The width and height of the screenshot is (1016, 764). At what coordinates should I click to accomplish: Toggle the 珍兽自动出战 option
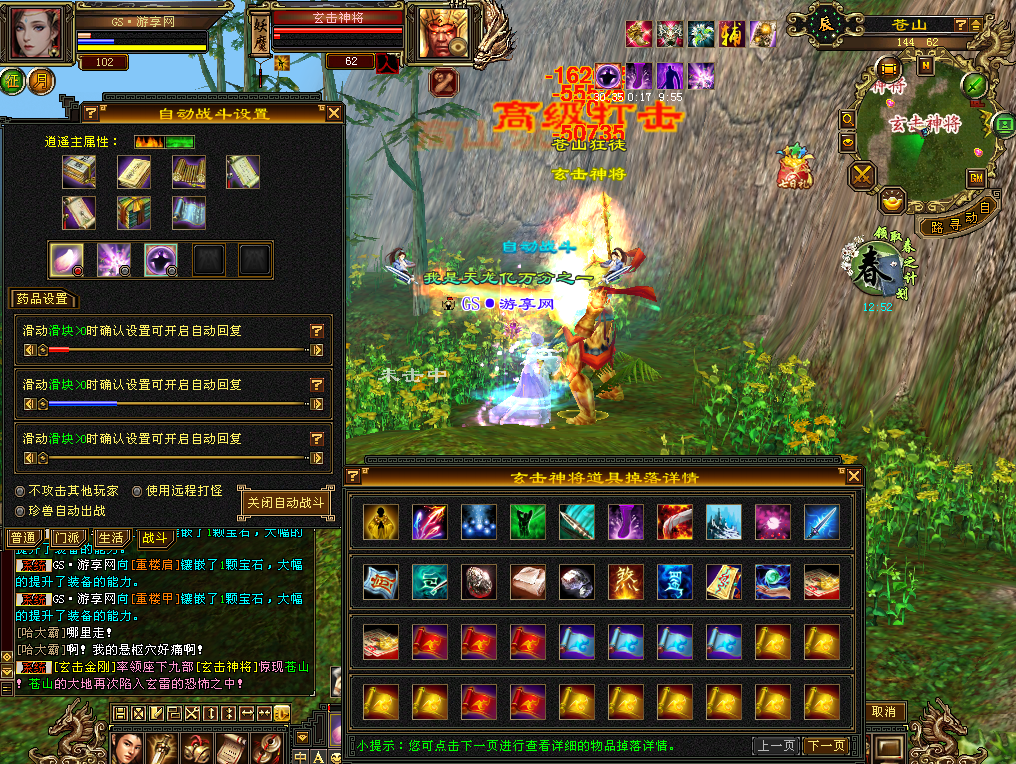point(21,510)
